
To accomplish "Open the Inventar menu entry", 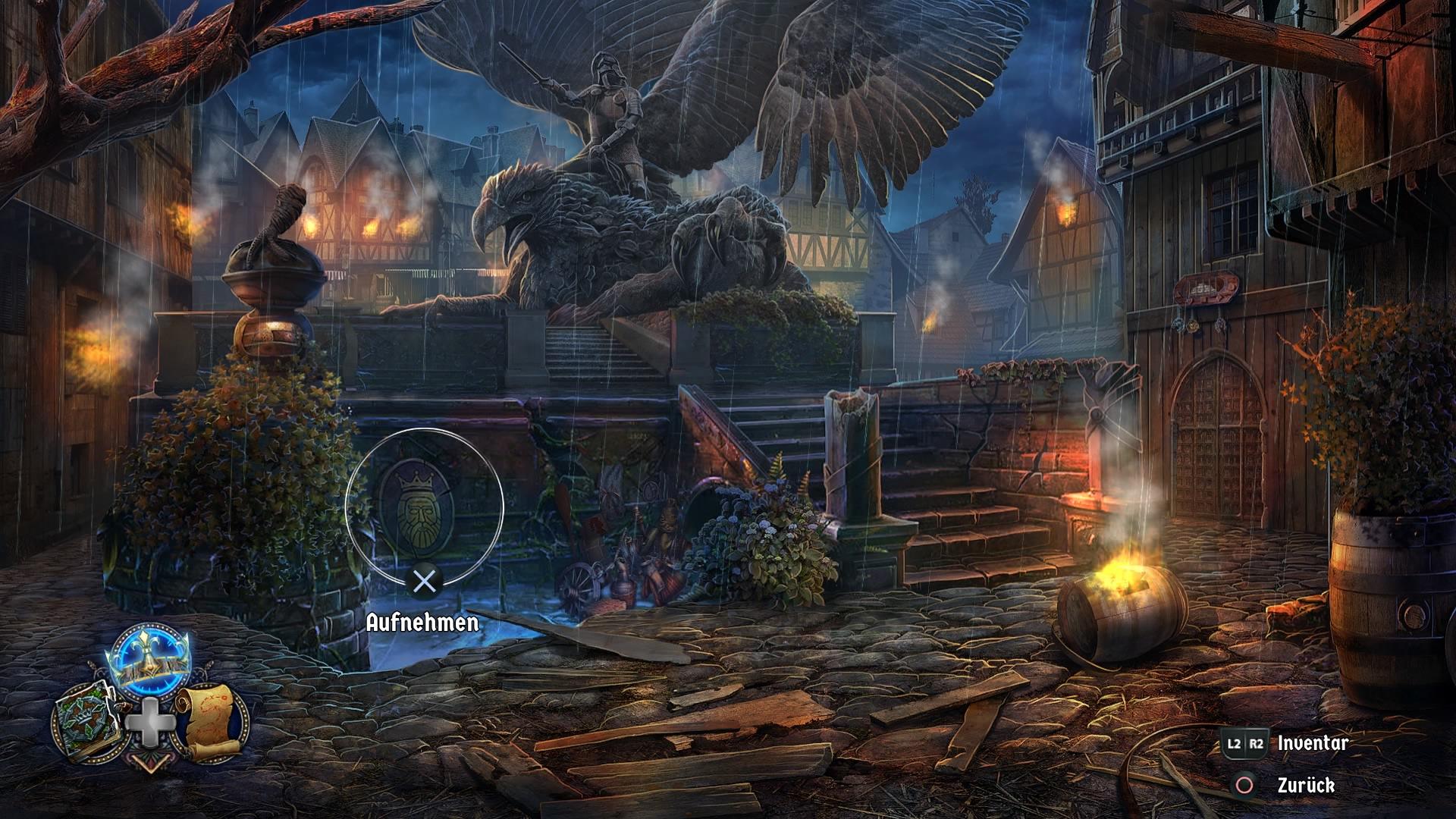I will pos(1312,745).
